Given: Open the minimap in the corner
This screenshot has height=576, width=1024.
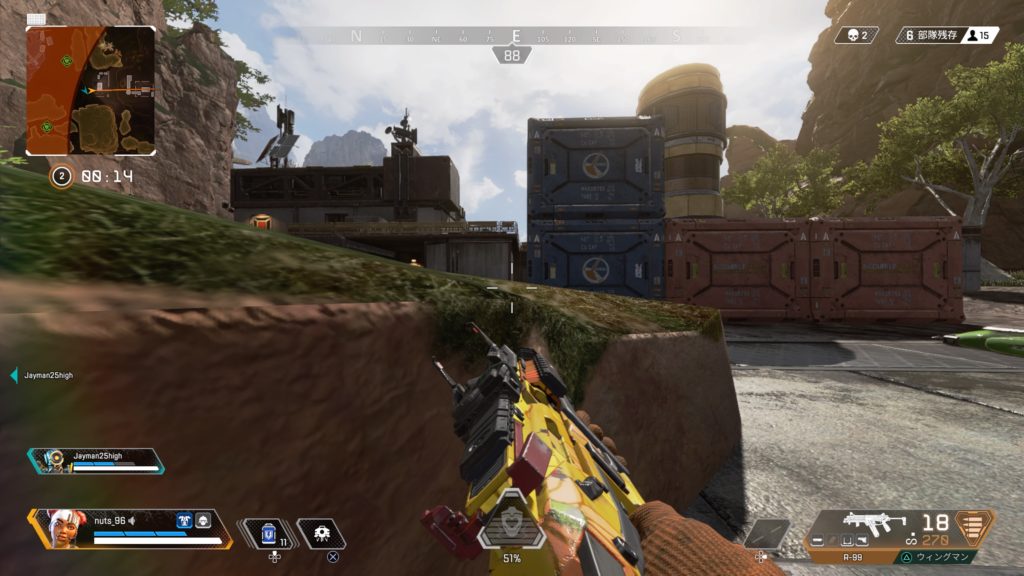Looking at the screenshot, I should click(x=90, y=90).
